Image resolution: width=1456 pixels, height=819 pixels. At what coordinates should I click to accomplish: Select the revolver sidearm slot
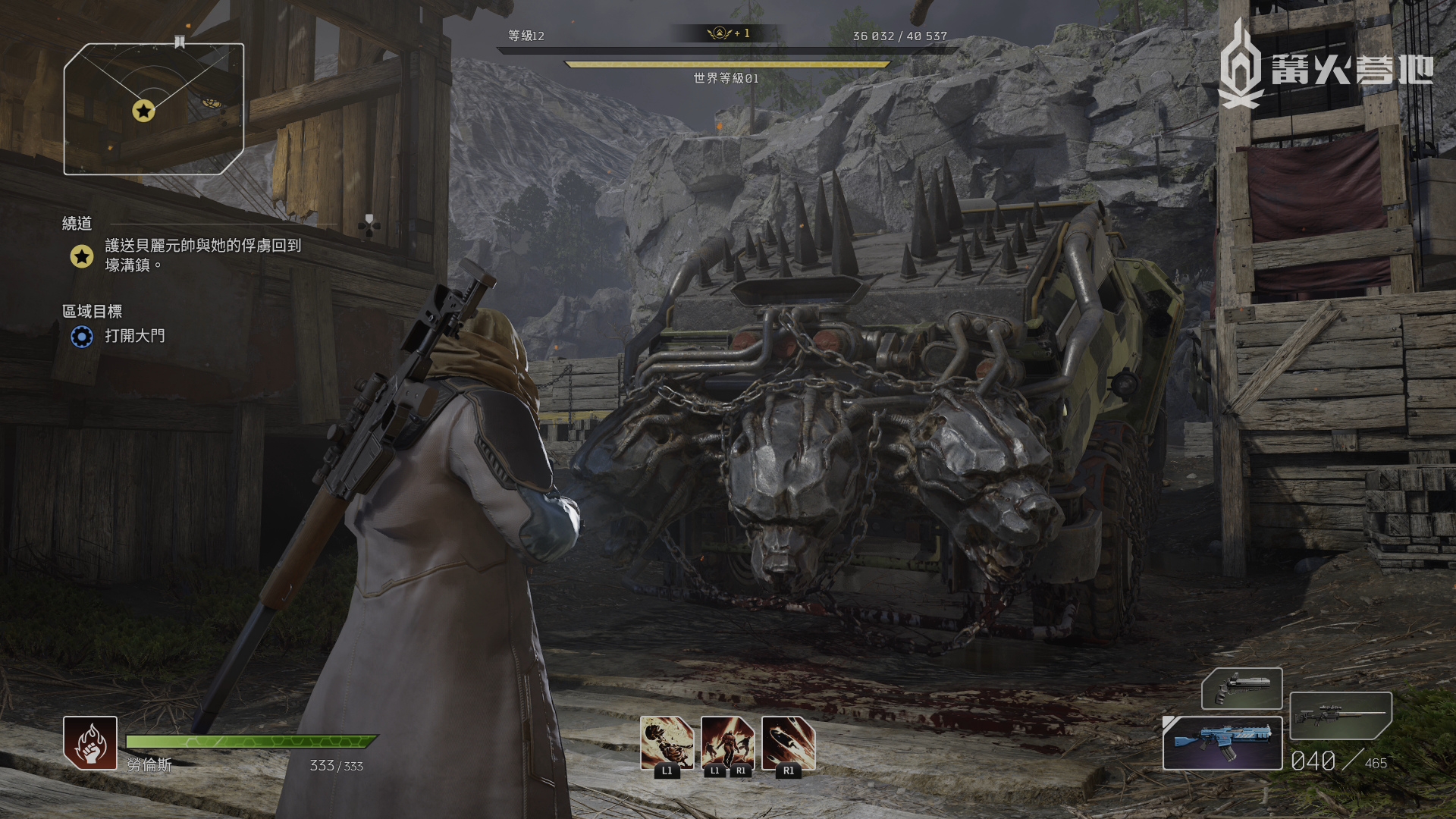click(1241, 689)
